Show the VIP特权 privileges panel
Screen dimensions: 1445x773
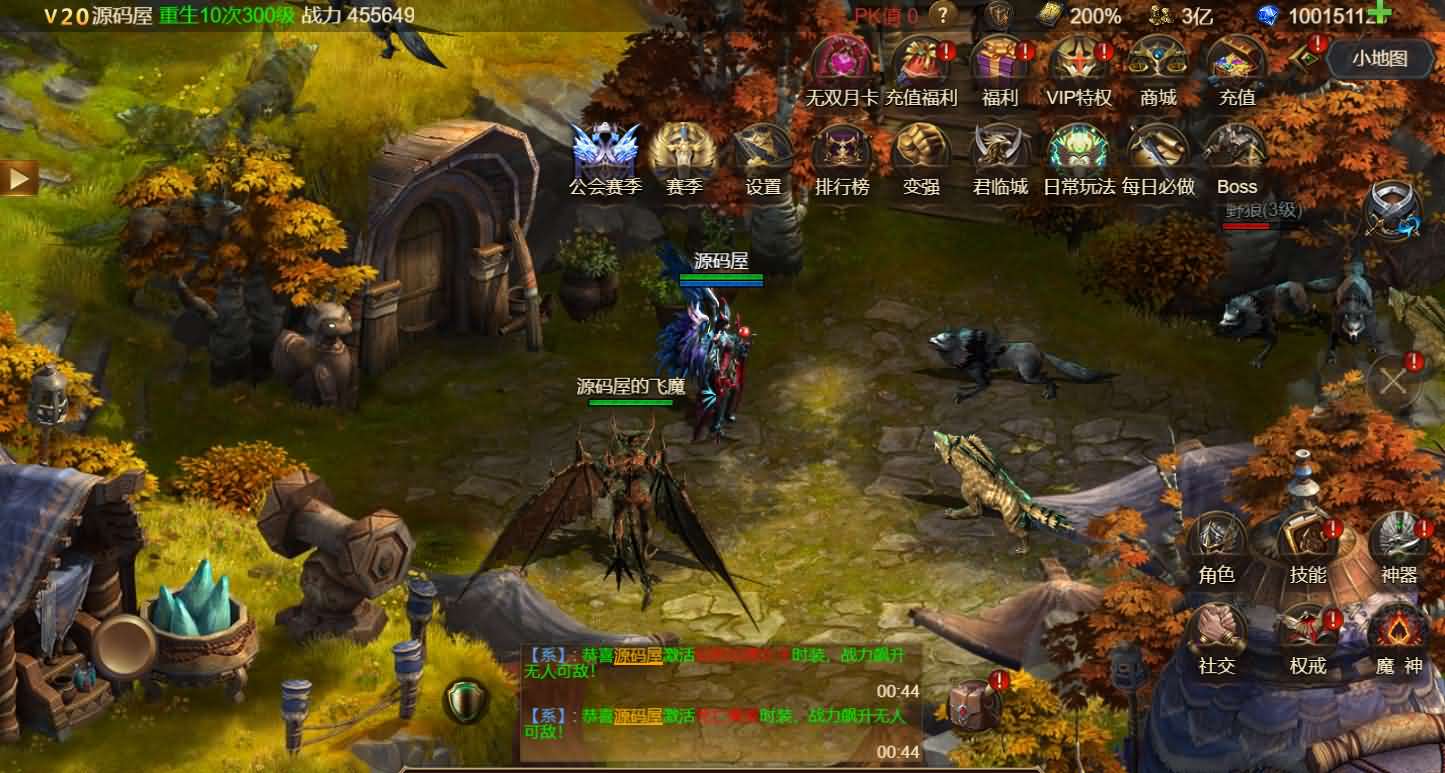[x=1079, y=63]
